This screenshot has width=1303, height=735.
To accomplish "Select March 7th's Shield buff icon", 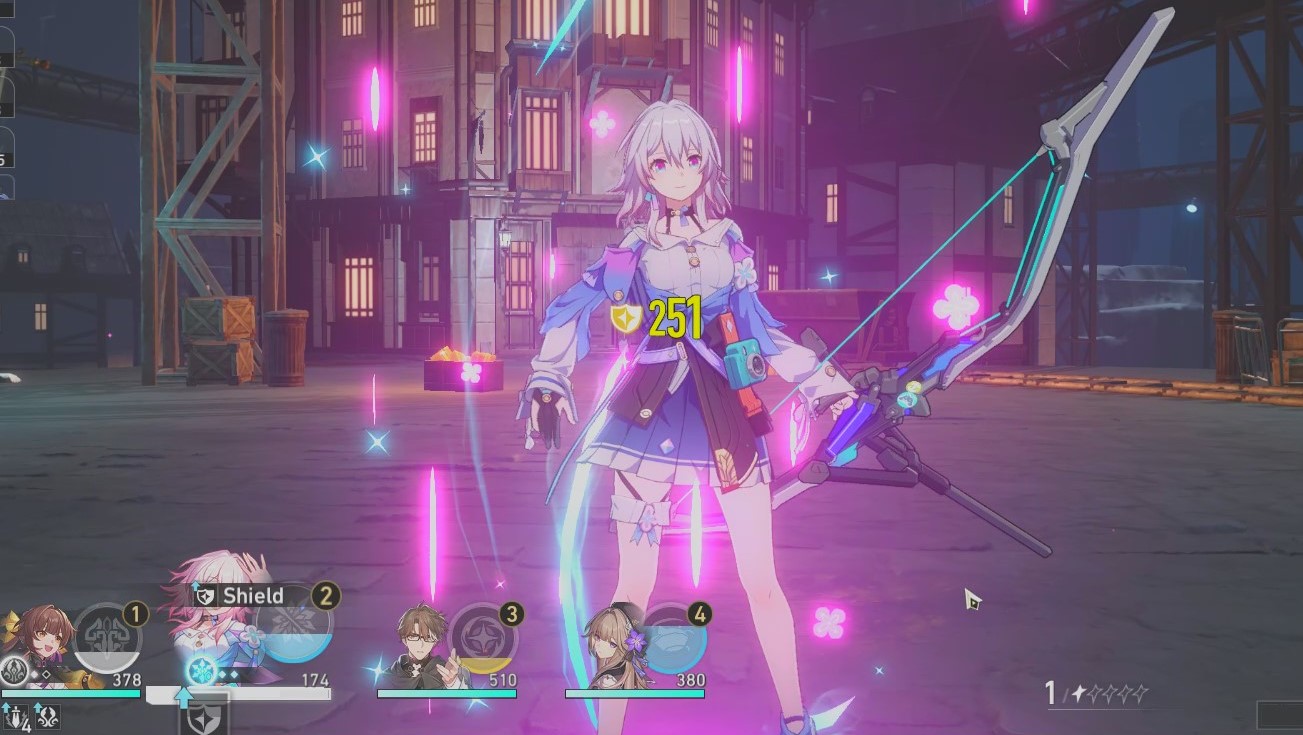I will click(x=205, y=595).
